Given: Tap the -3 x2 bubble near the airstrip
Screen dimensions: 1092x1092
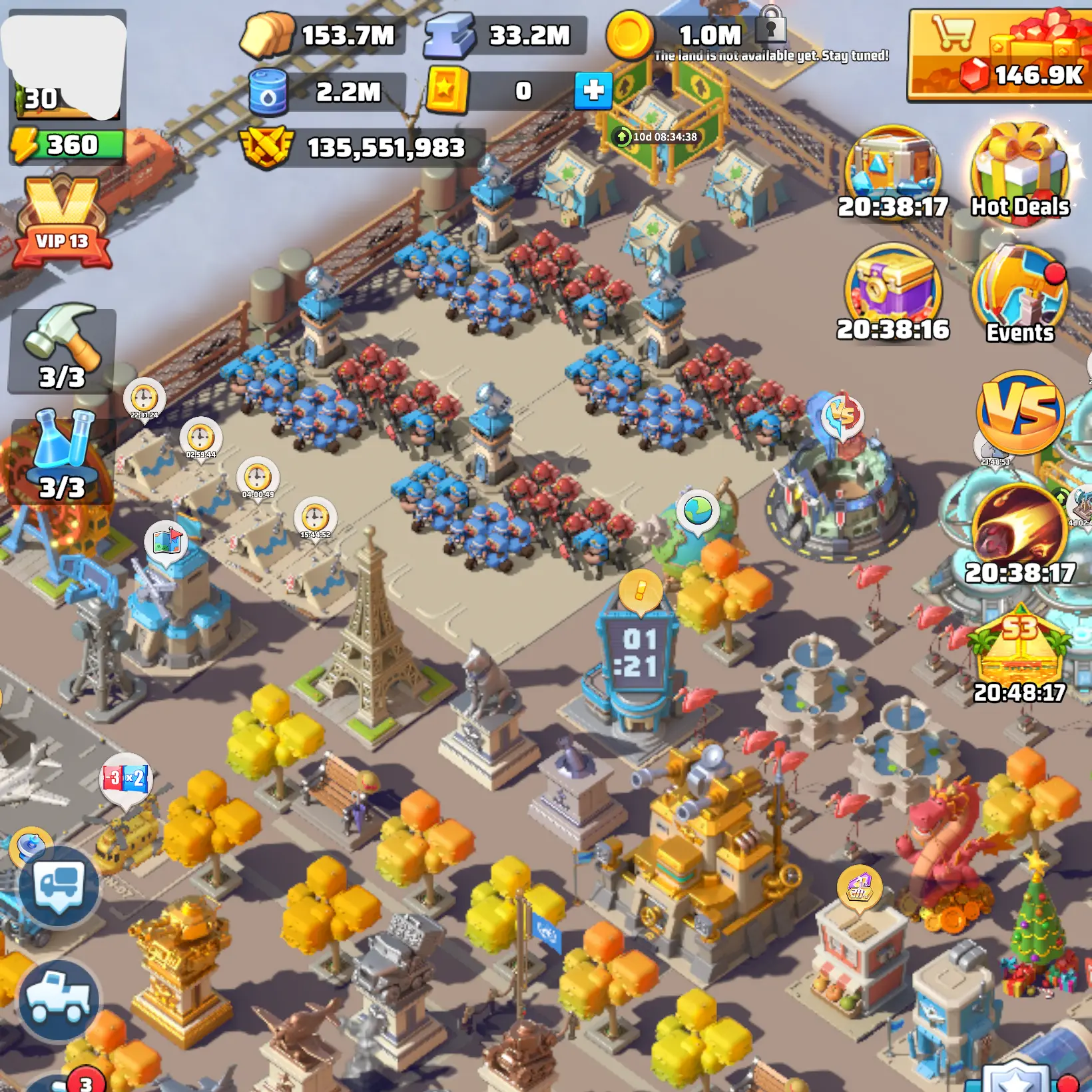Looking at the screenshot, I should pos(126,779).
